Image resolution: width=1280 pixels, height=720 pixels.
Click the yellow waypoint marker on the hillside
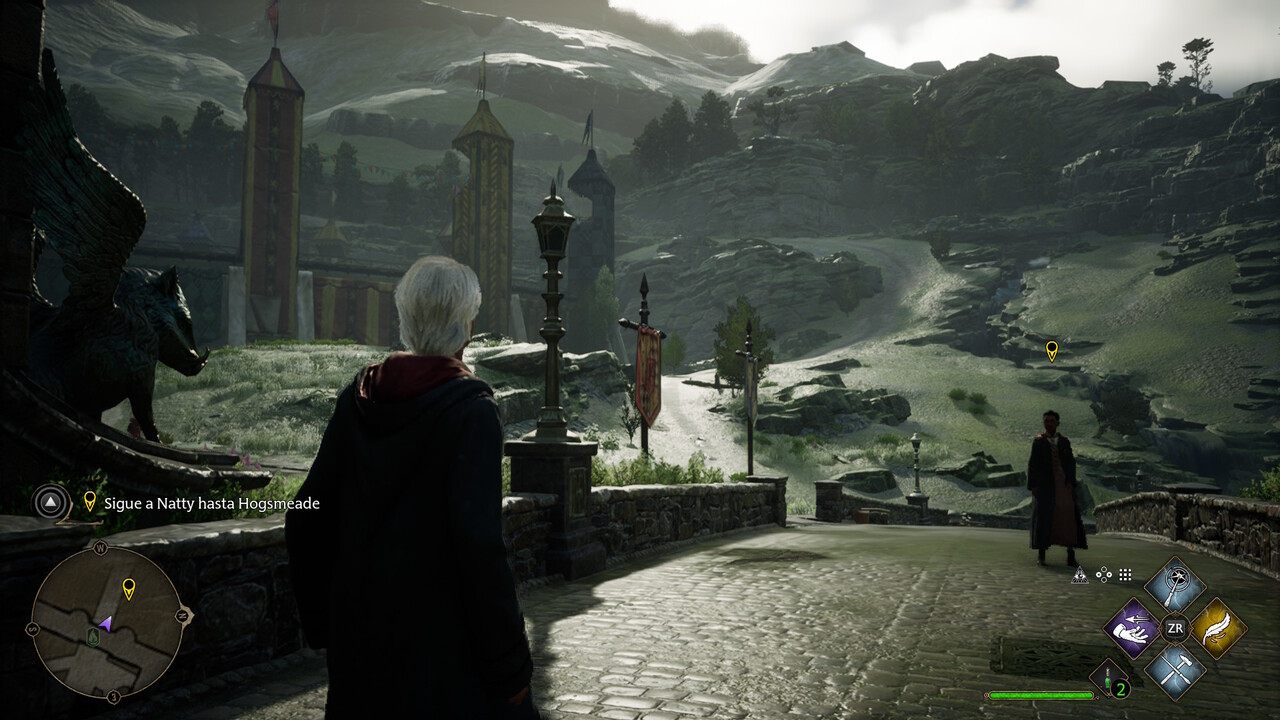click(1051, 350)
